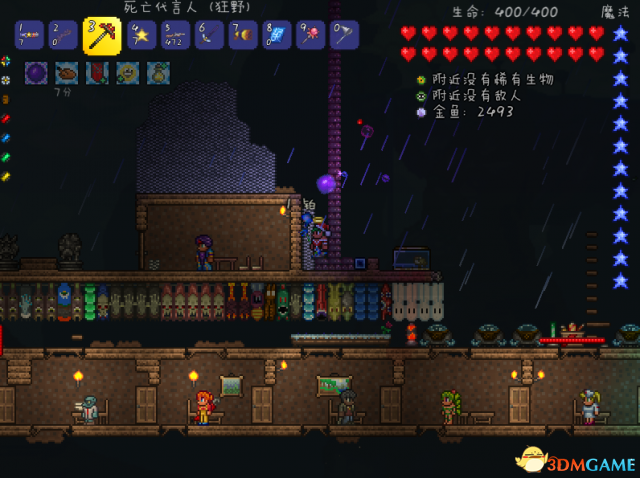Select the axe in hotbar slot 0

[345, 36]
